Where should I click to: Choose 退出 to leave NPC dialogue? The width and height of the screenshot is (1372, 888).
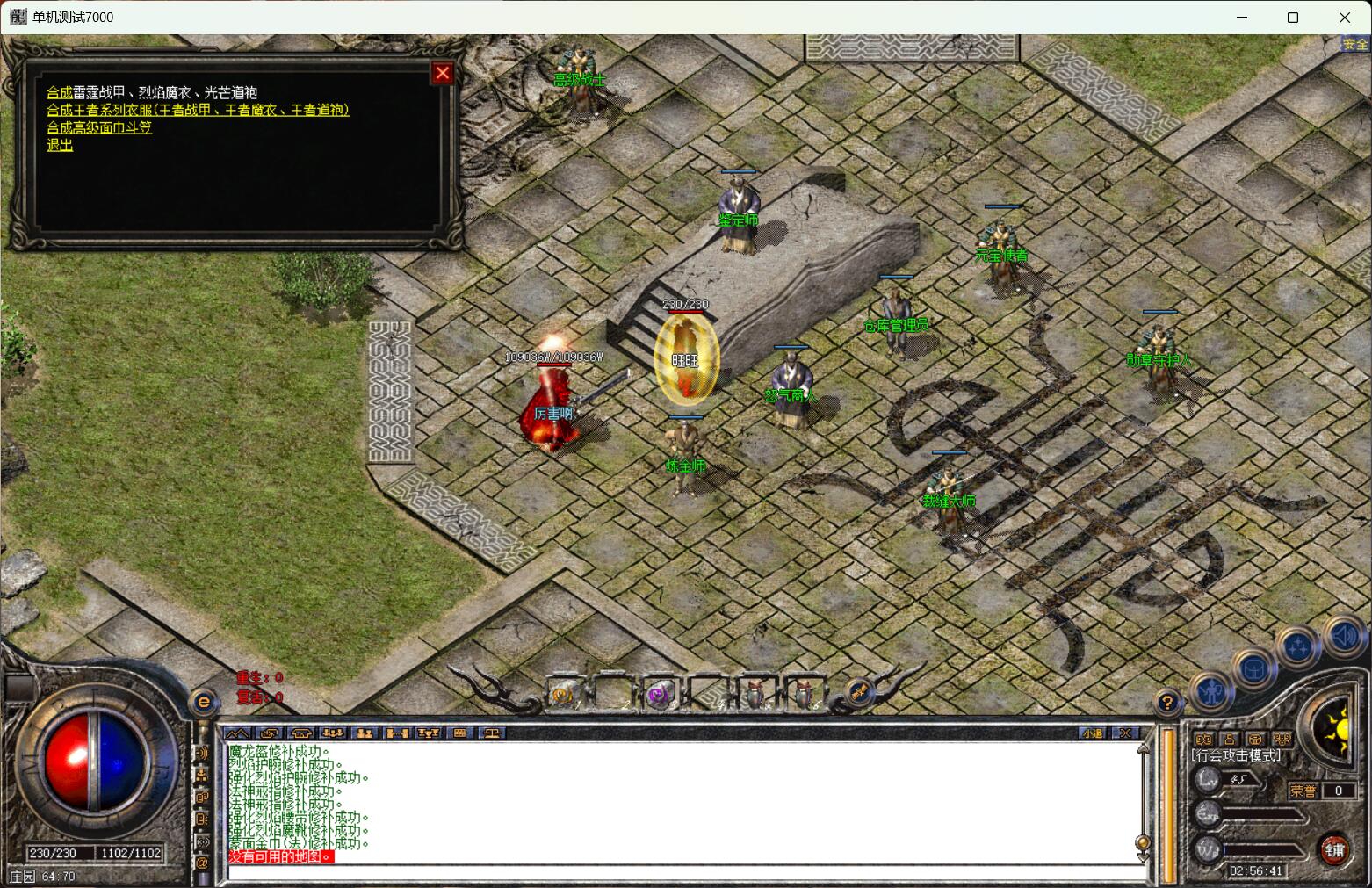point(60,145)
